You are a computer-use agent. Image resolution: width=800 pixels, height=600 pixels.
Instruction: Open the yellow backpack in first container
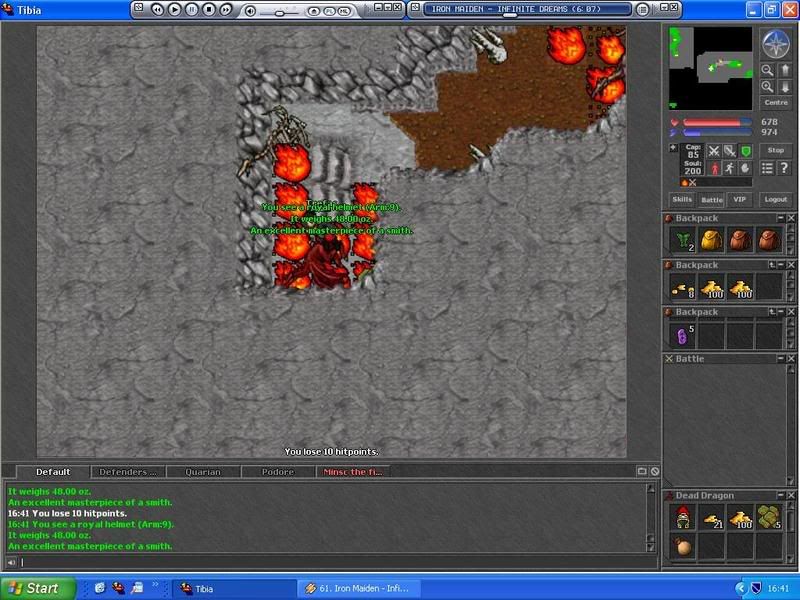pyautogui.click(x=711, y=240)
